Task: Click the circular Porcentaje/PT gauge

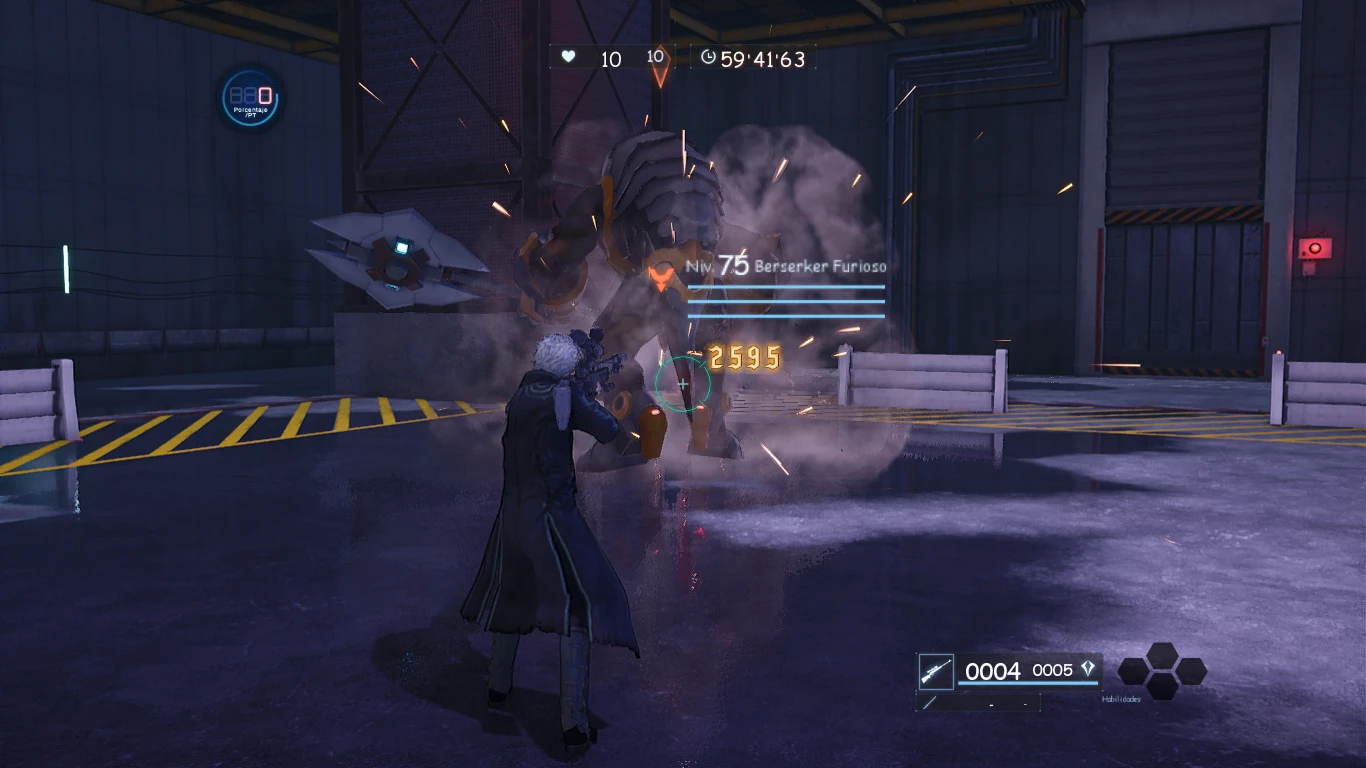Action: [x=252, y=98]
